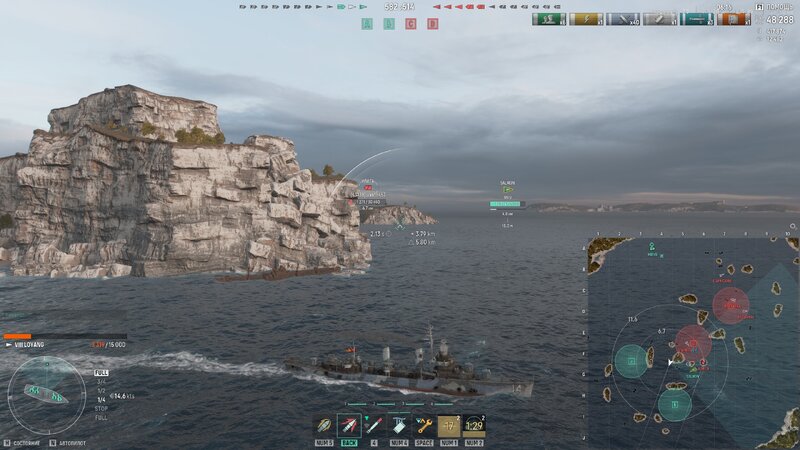
Task: Set engine speed to 1/2
Action: (x=101, y=390)
